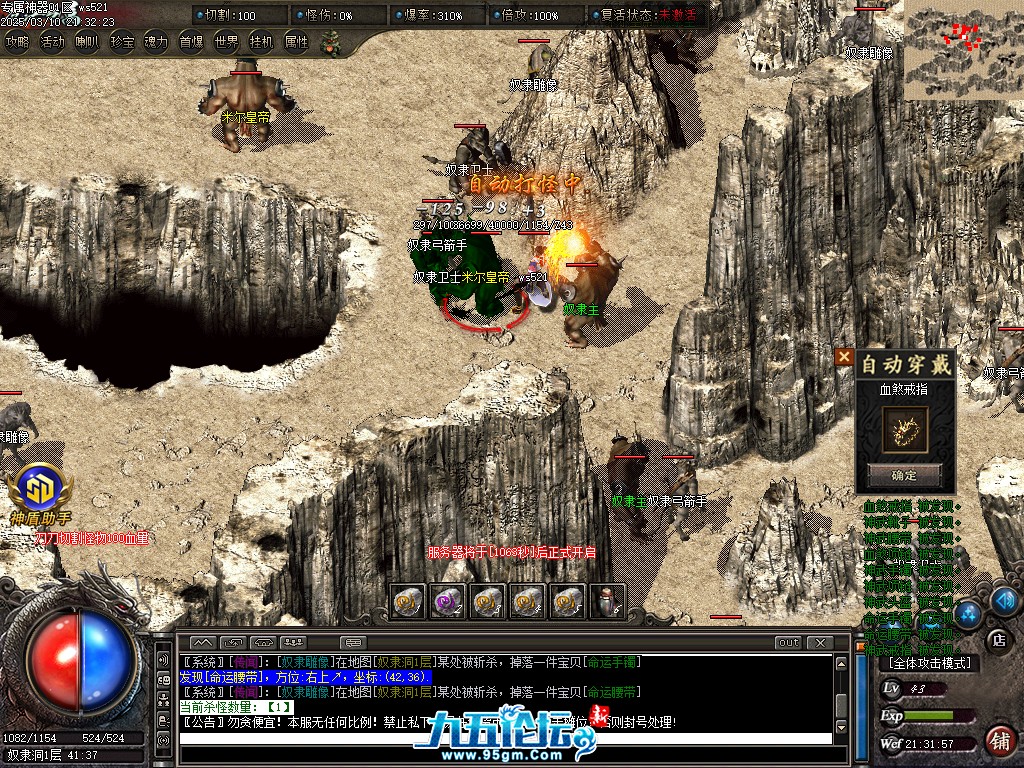Open the red 铺 stall button
1024x768 pixels.
click(998, 740)
